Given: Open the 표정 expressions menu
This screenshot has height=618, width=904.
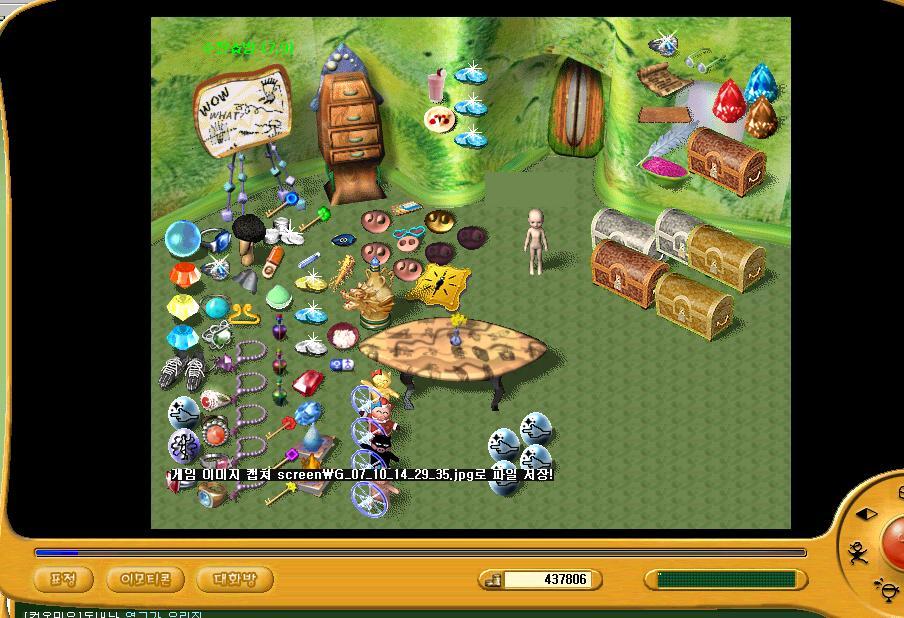Looking at the screenshot, I should point(63,579).
